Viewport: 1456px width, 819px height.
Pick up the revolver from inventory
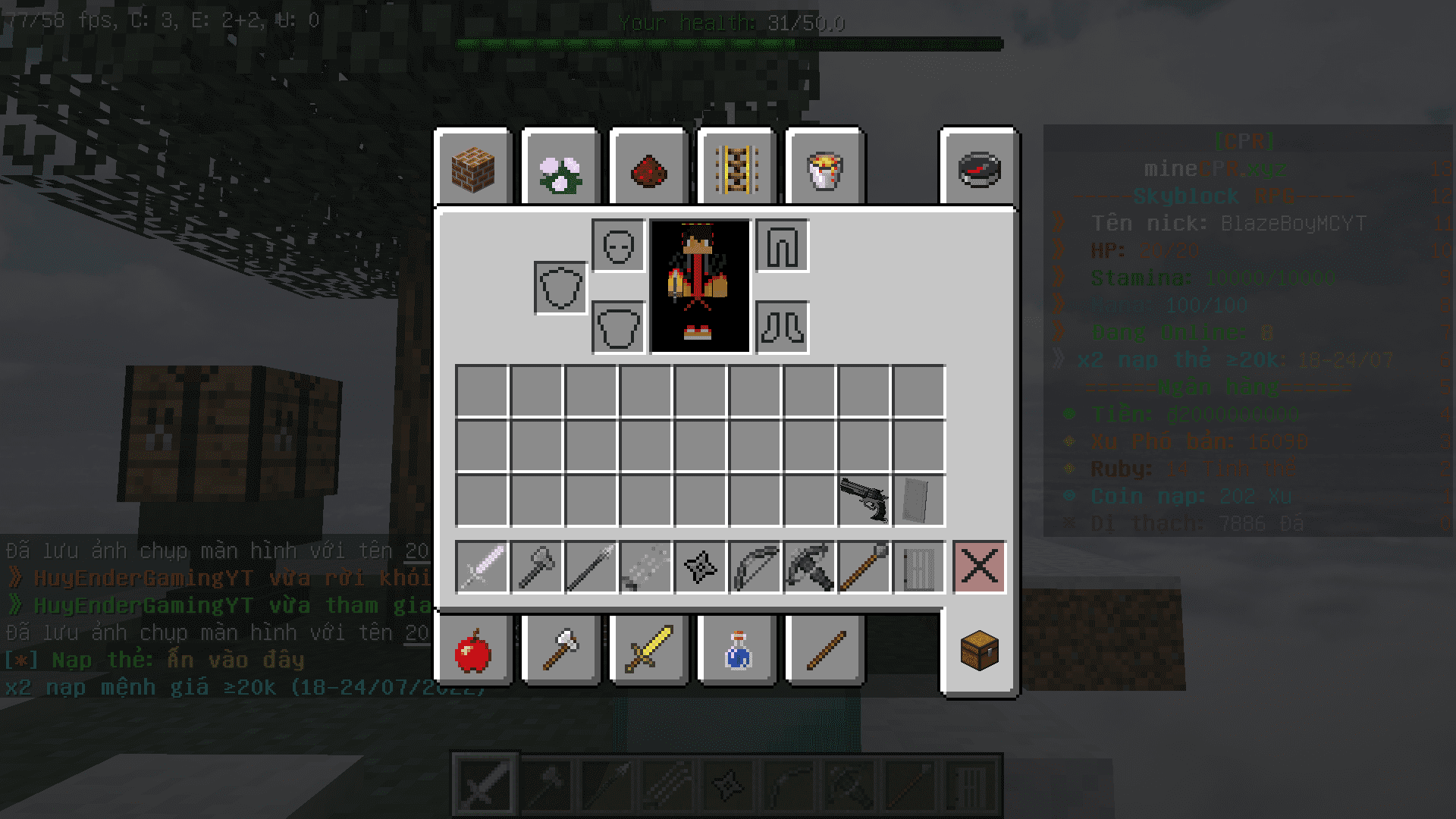[864, 500]
